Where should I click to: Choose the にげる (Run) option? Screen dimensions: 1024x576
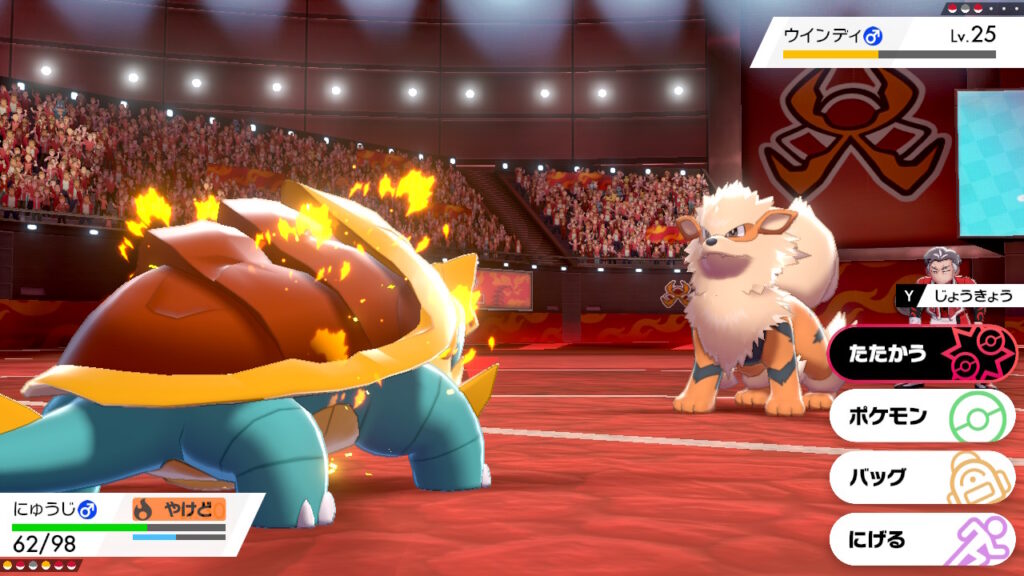pos(920,539)
